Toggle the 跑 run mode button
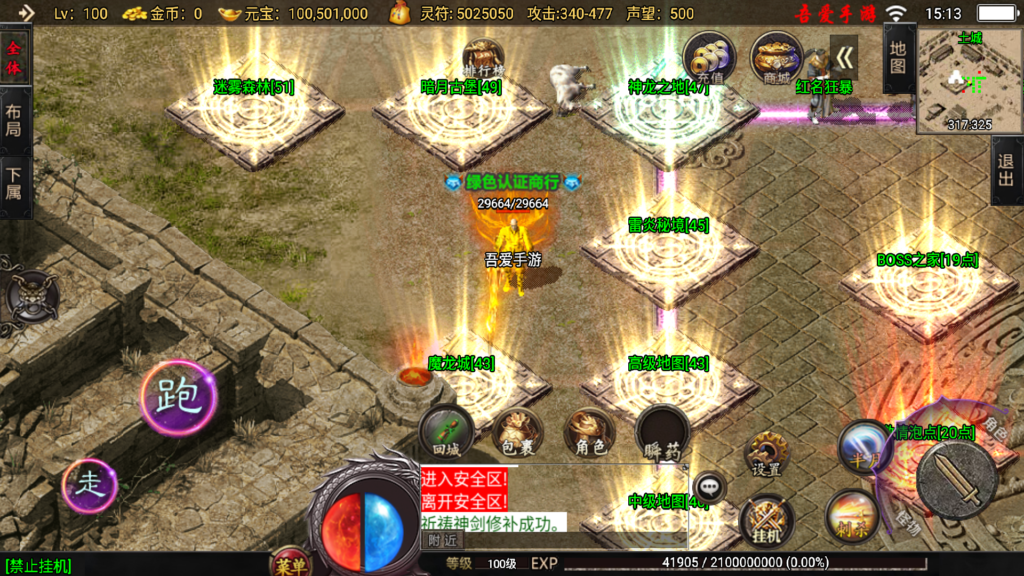This screenshot has width=1024, height=576. [x=178, y=397]
